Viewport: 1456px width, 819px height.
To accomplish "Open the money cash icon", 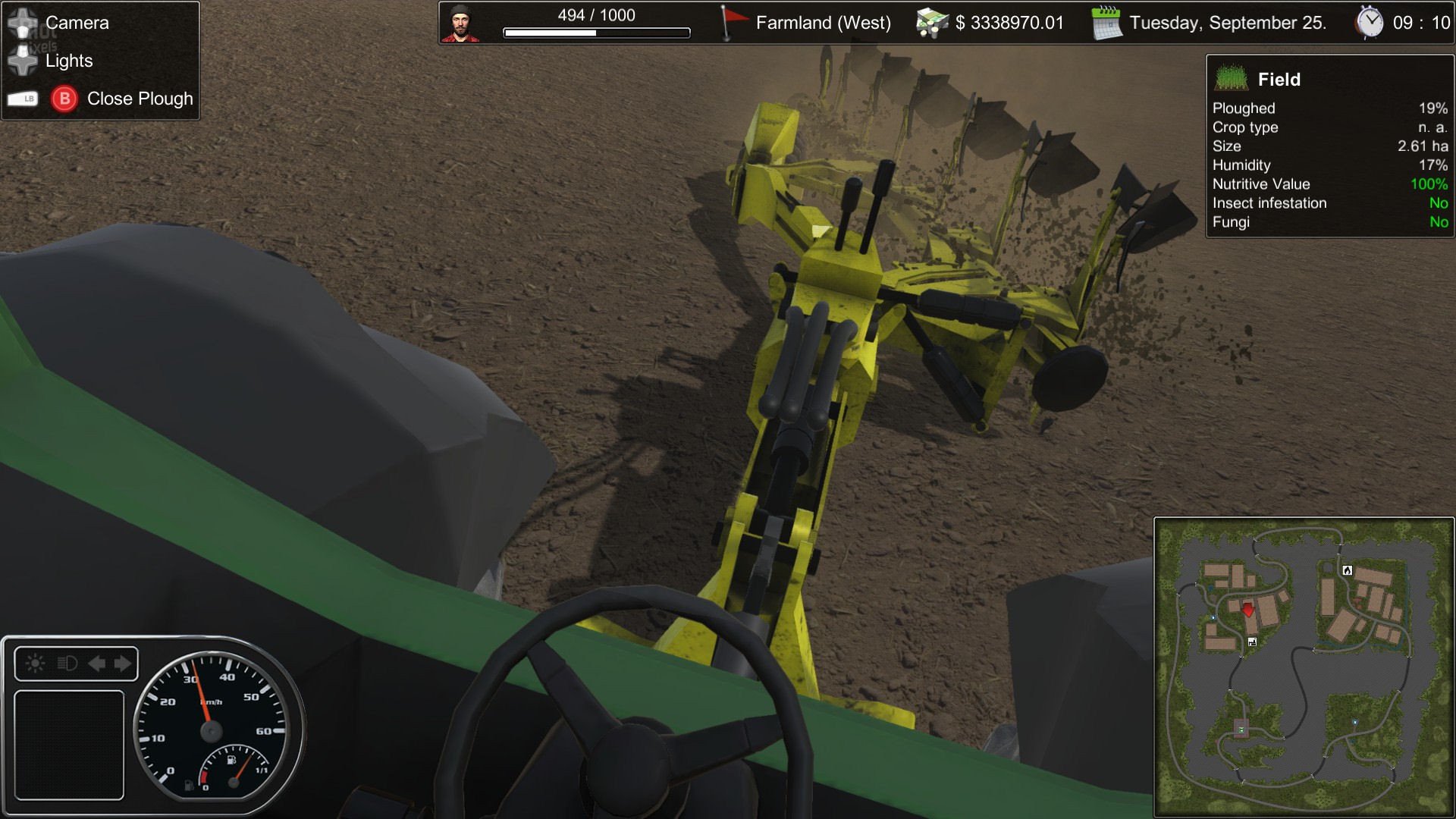I will point(931,23).
